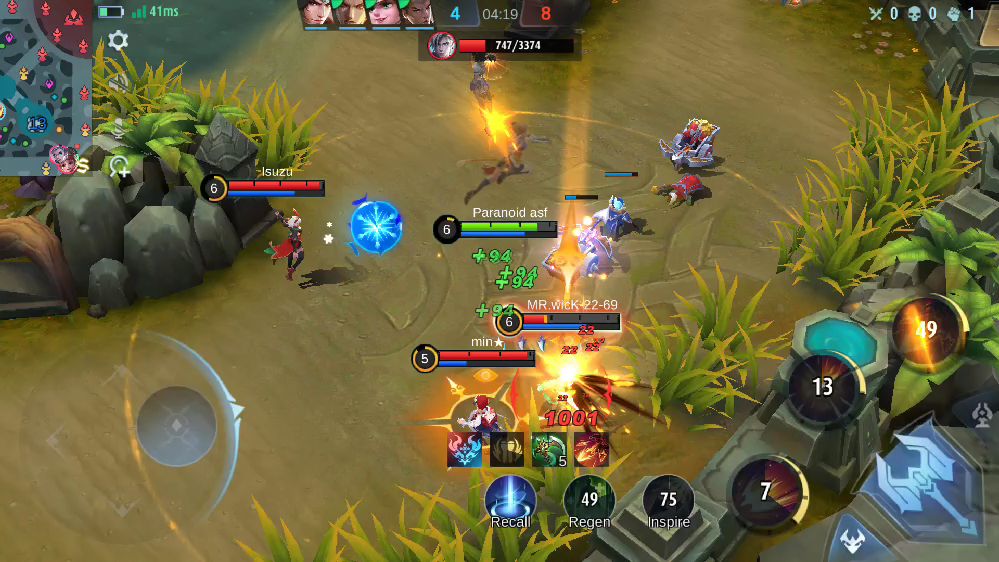Trigger the skill showing 7 cooldown

[x=766, y=491]
